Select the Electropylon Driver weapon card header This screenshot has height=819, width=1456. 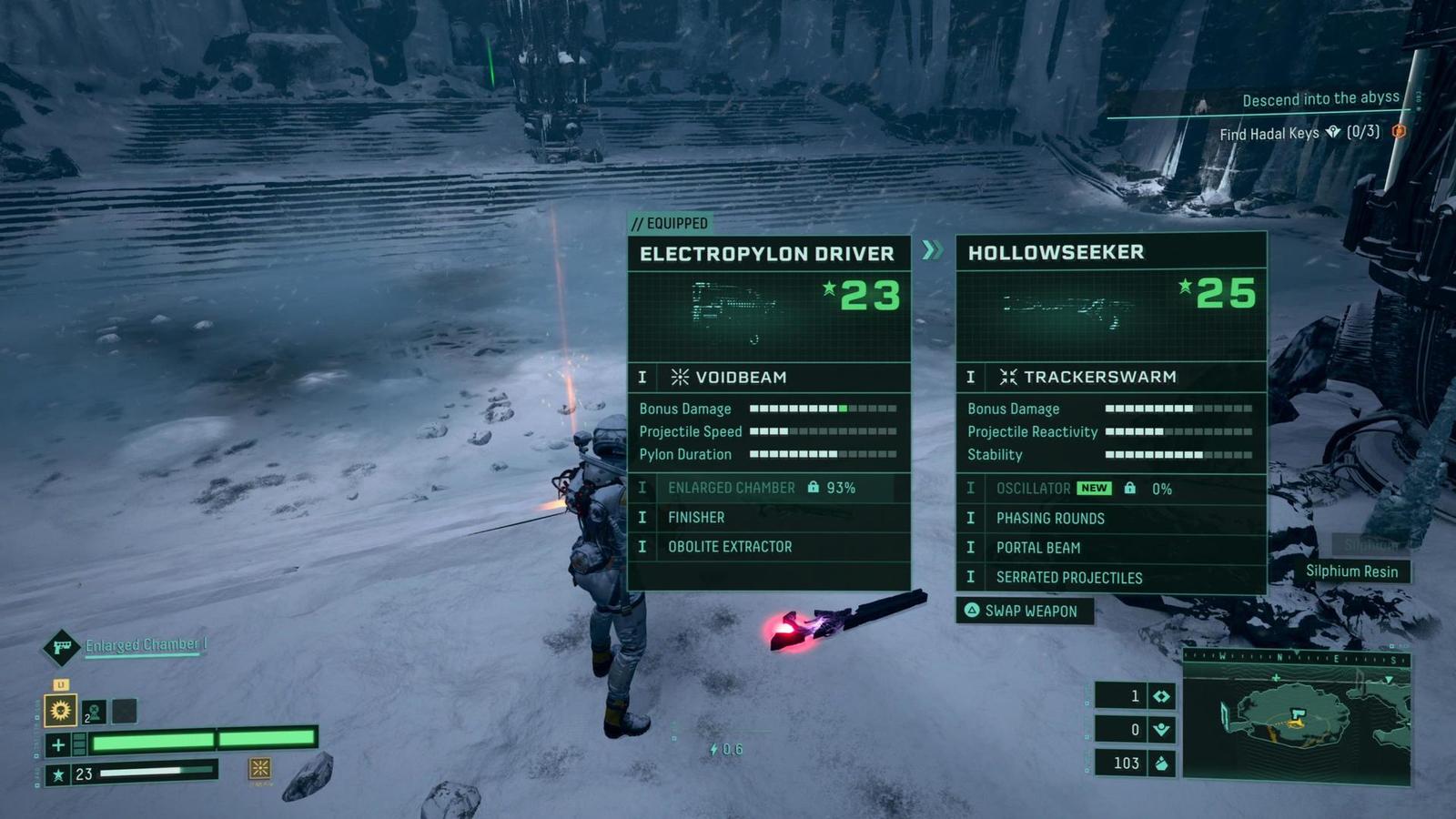(767, 254)
